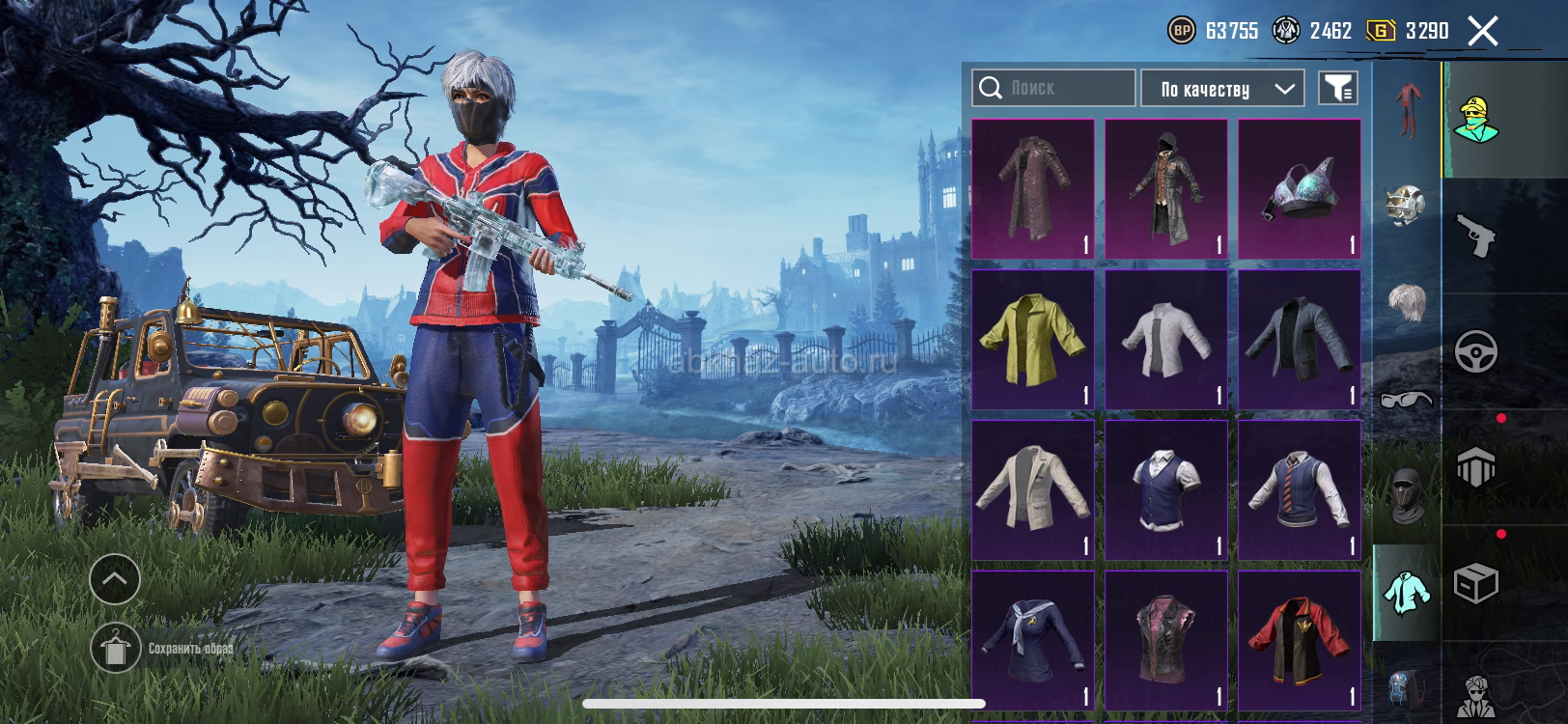The height and width of the screenshot is (724, 1568).
Task: Select the brown leather trench coat
Action: point(1033,189)
